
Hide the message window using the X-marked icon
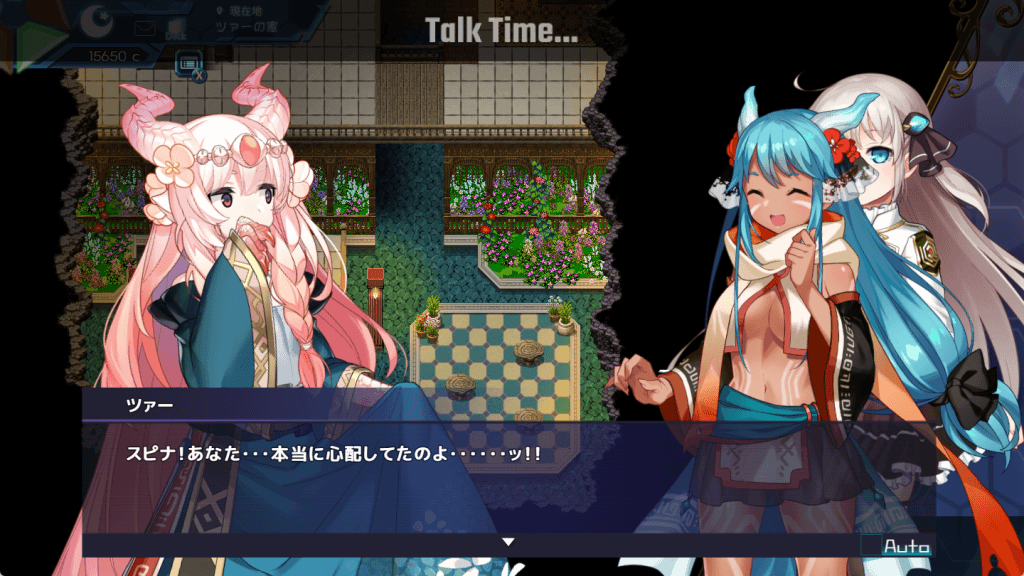tap(188, 65)
